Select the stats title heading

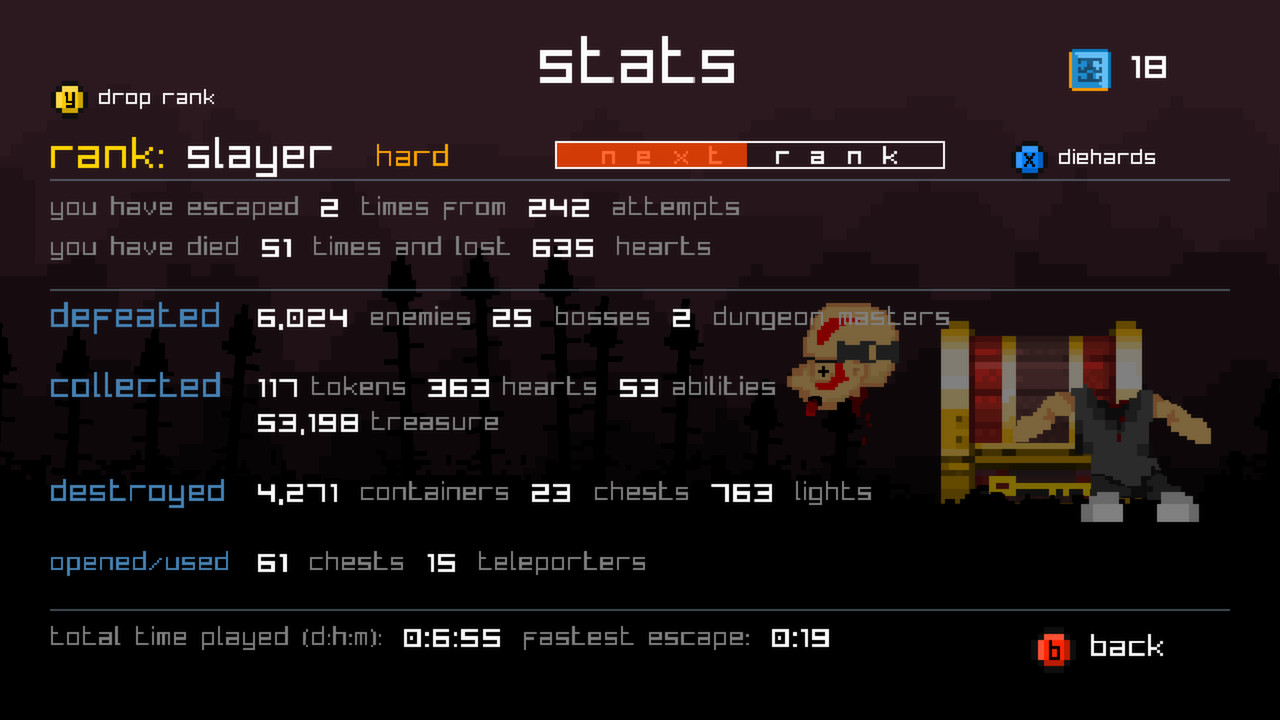click(x=637, y=62)
